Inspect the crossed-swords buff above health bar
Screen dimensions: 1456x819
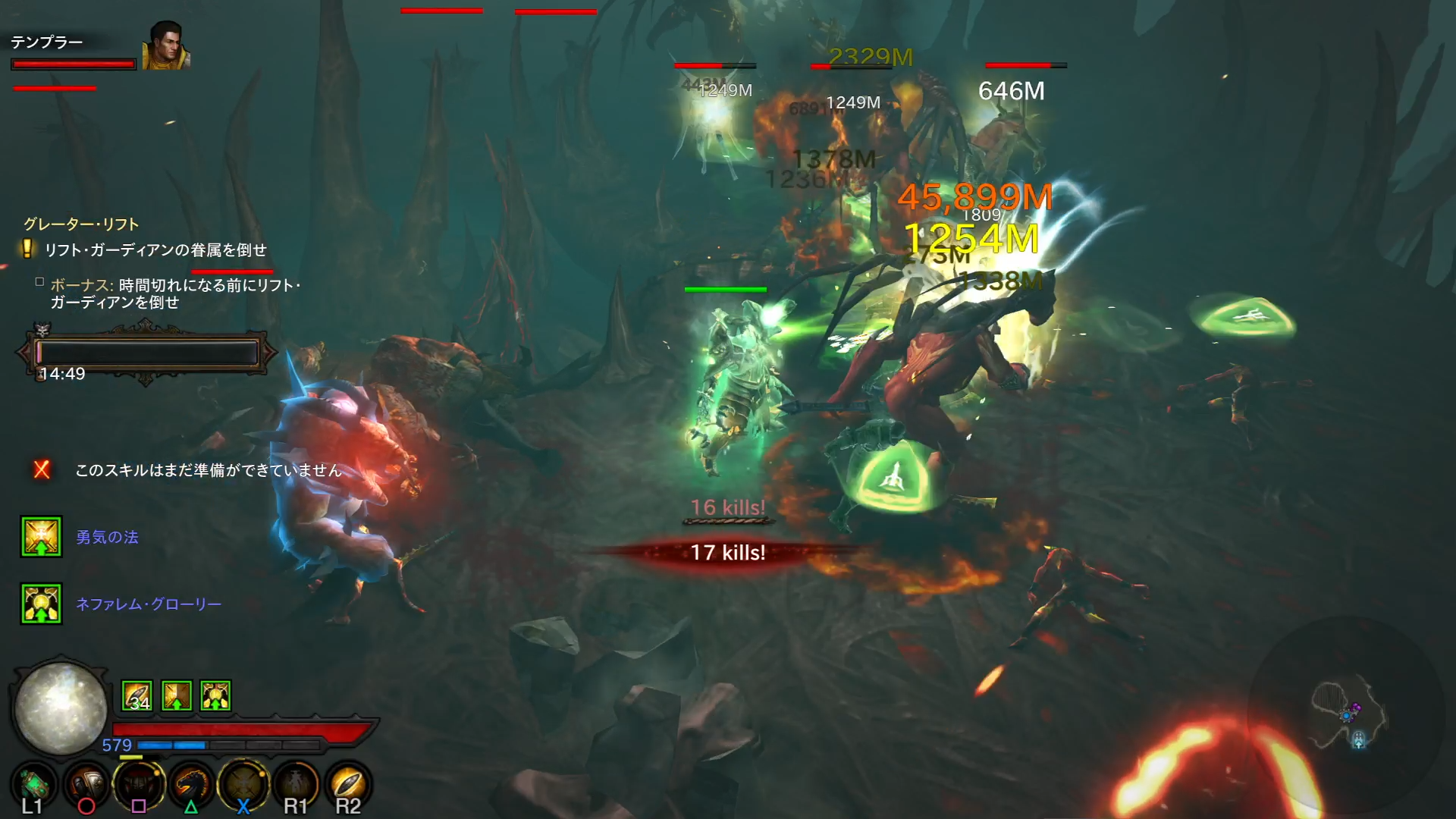(177, 695)
